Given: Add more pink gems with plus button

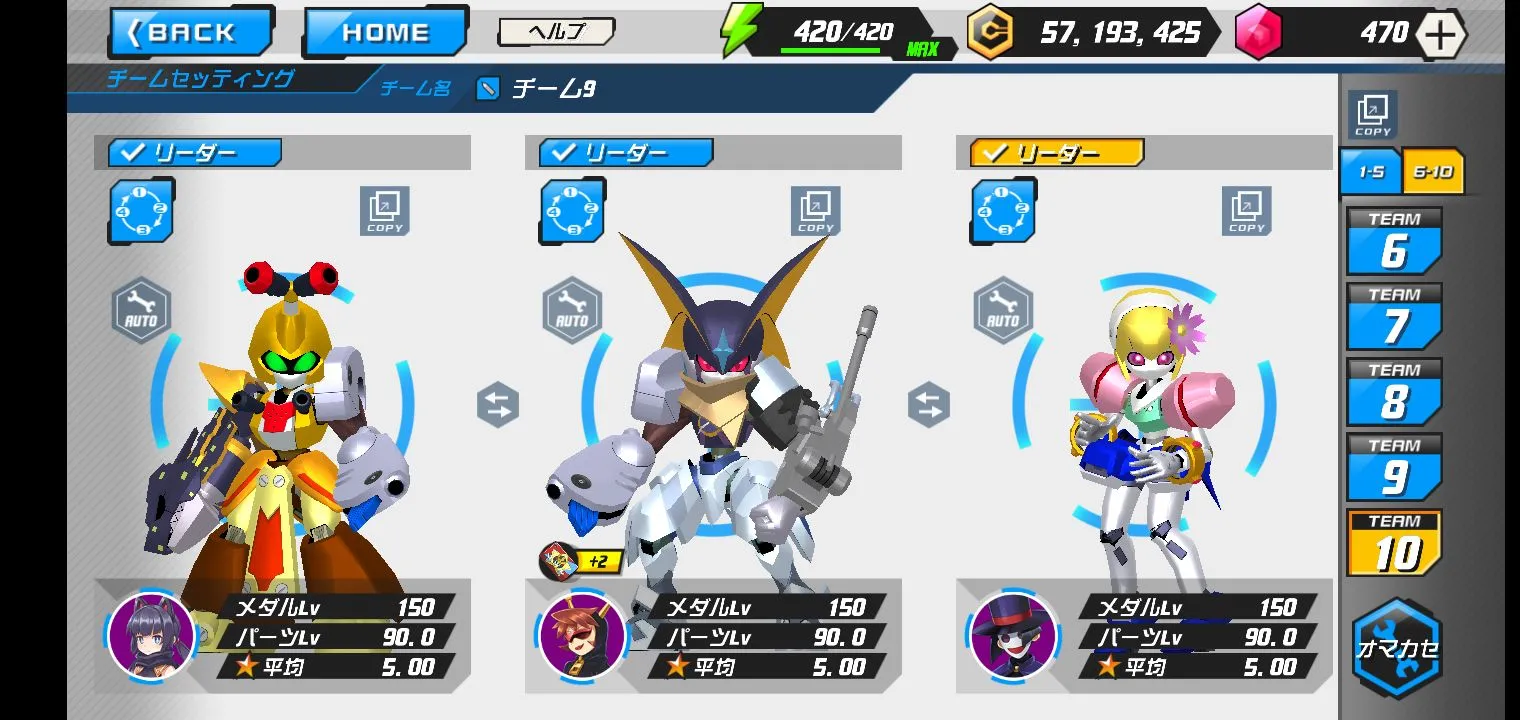Looking at the screenshot, I should [1440, 34].
